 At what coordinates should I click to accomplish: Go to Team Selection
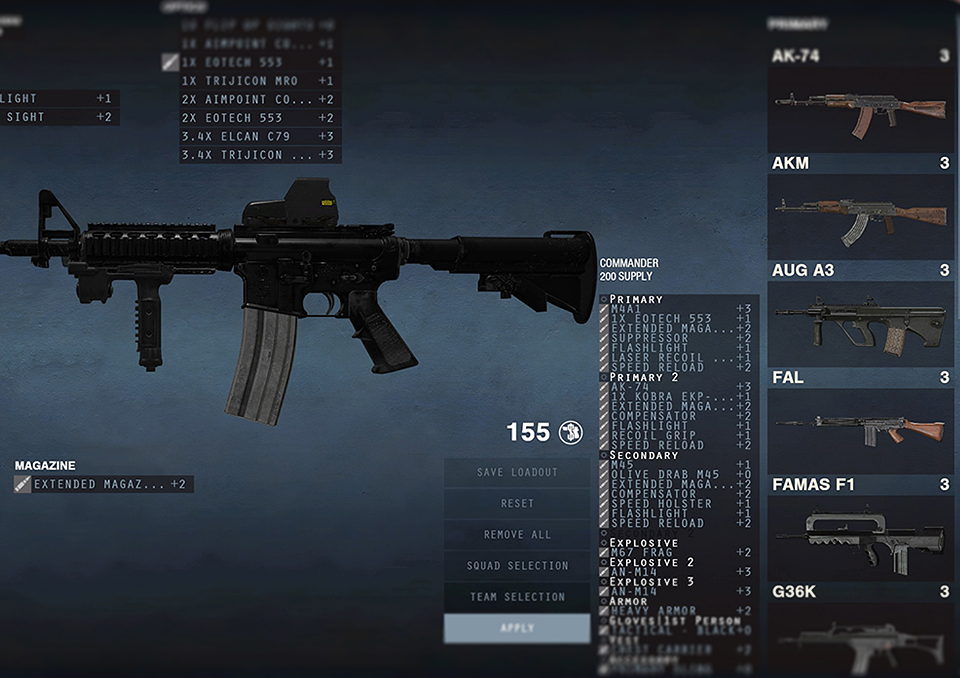click(x=517, y=597)
